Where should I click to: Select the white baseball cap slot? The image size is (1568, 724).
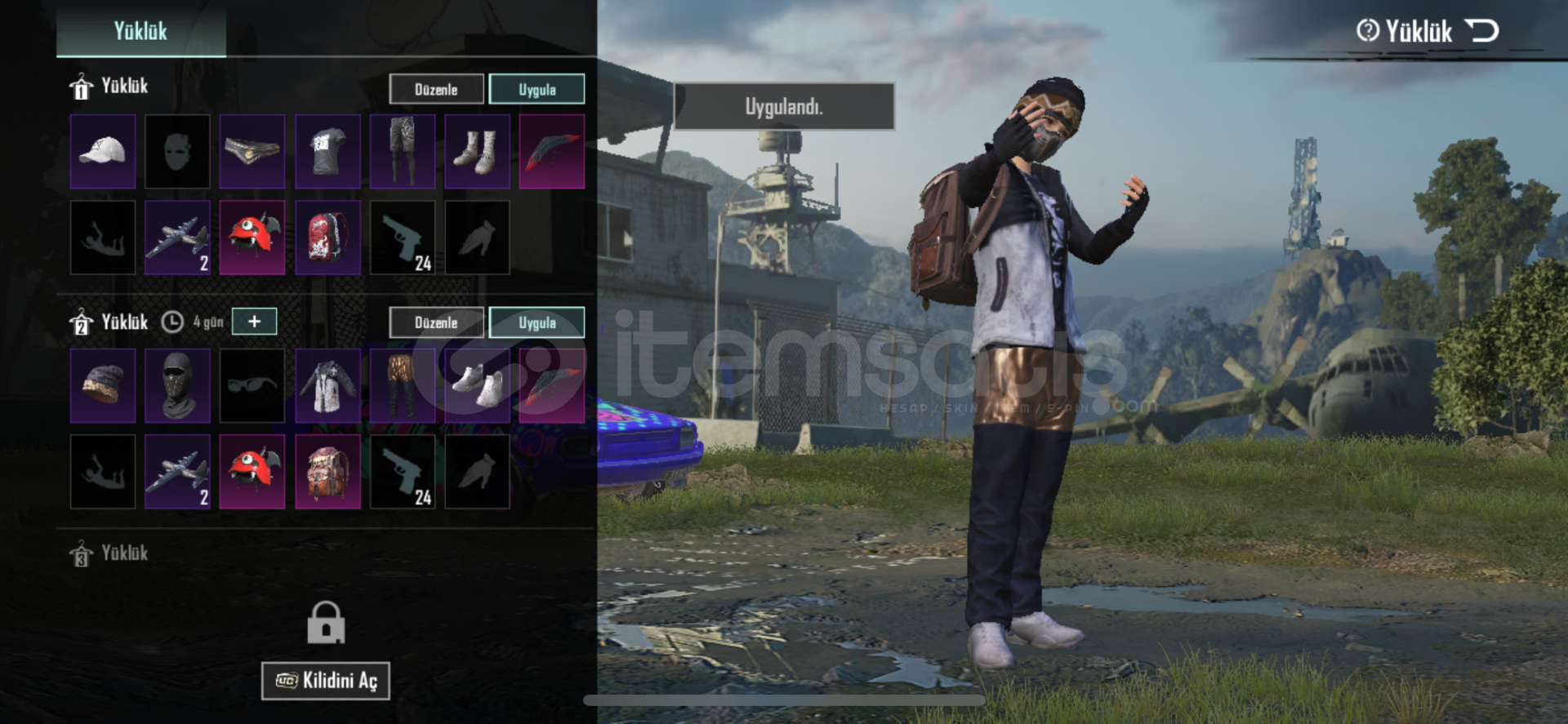point(103,152)
